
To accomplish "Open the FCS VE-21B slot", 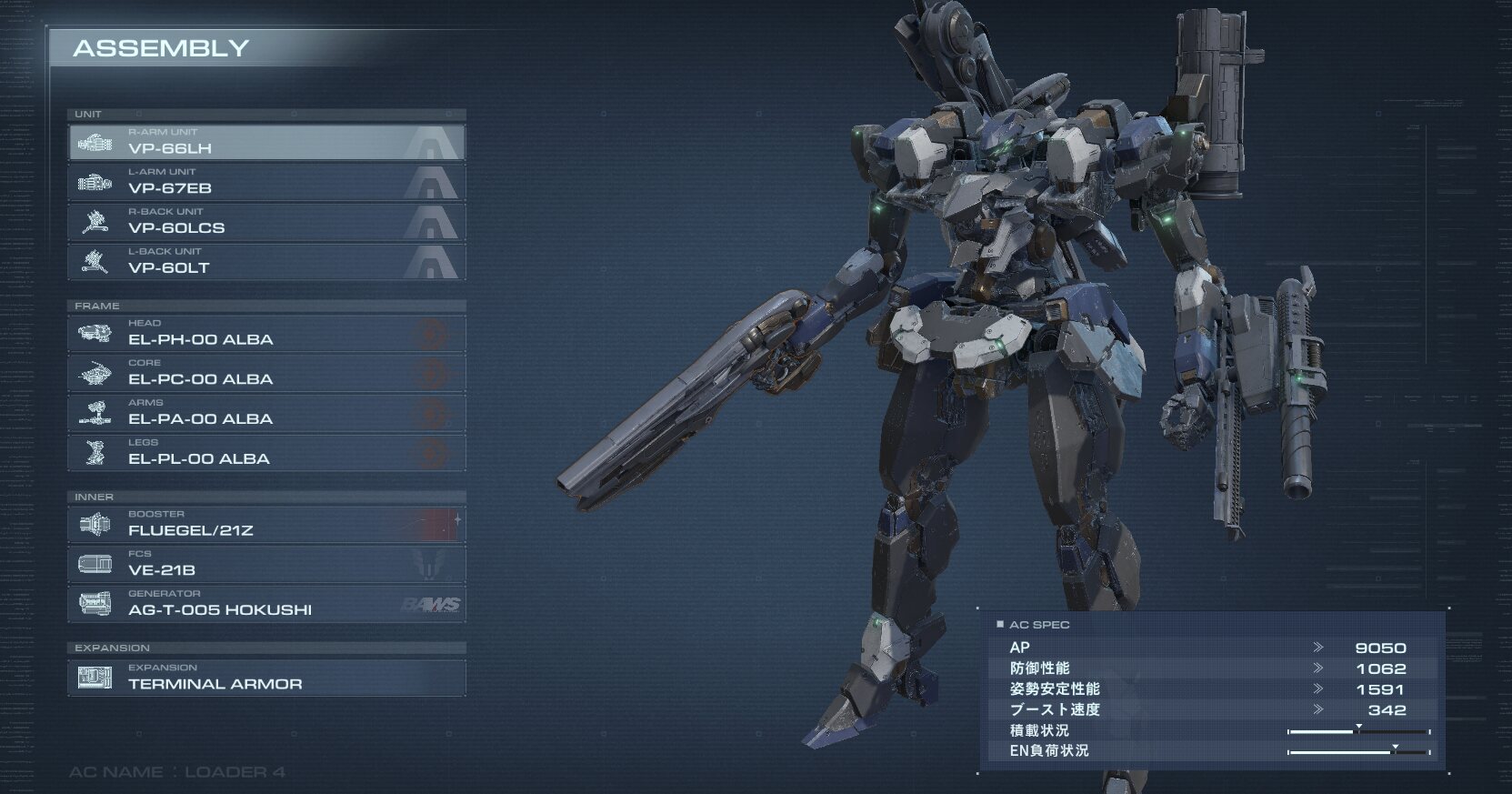I will (266, 565).
